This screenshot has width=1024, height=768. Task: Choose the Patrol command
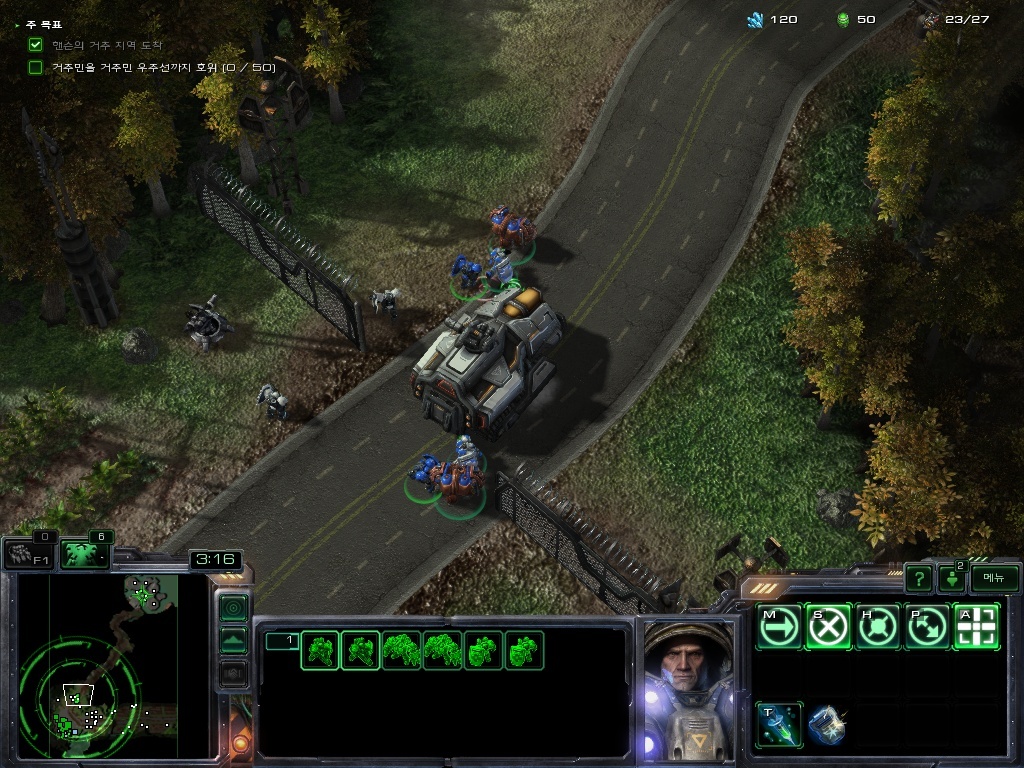pyautogui.click(x=927, y=627)
